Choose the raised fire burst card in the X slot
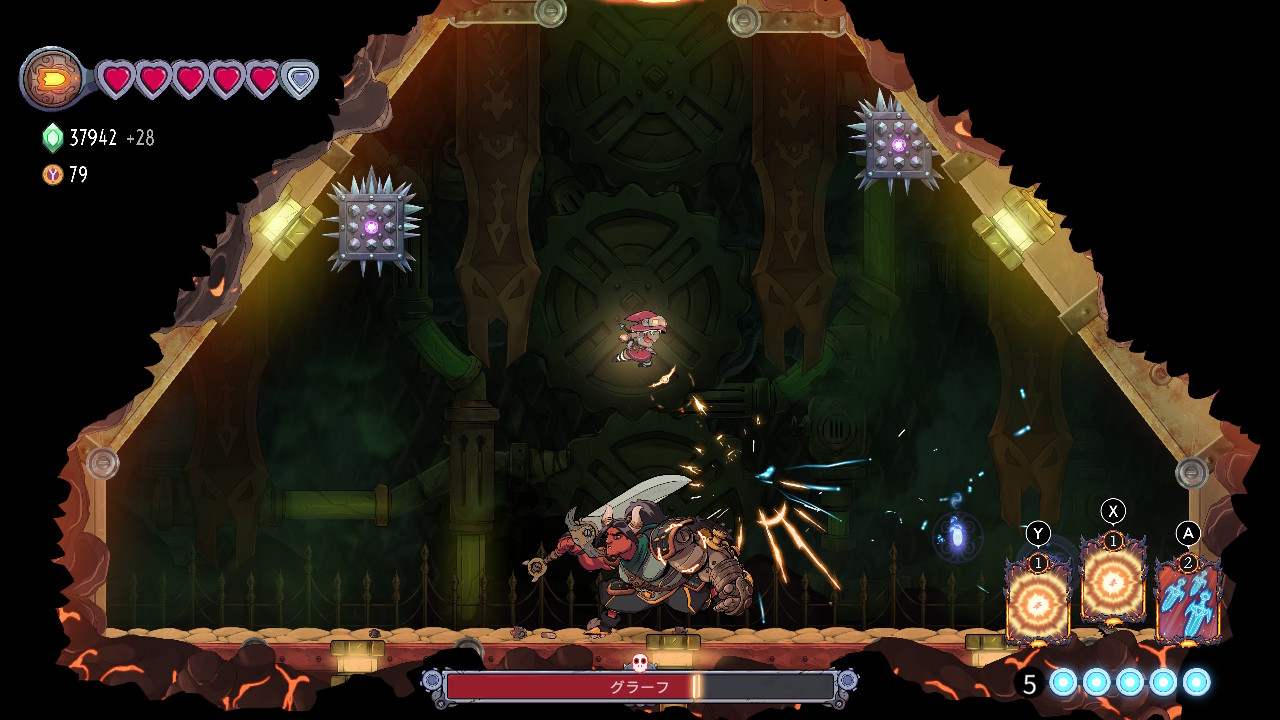This screenshot has width=1280, height=720. (x=1113, y=579)
